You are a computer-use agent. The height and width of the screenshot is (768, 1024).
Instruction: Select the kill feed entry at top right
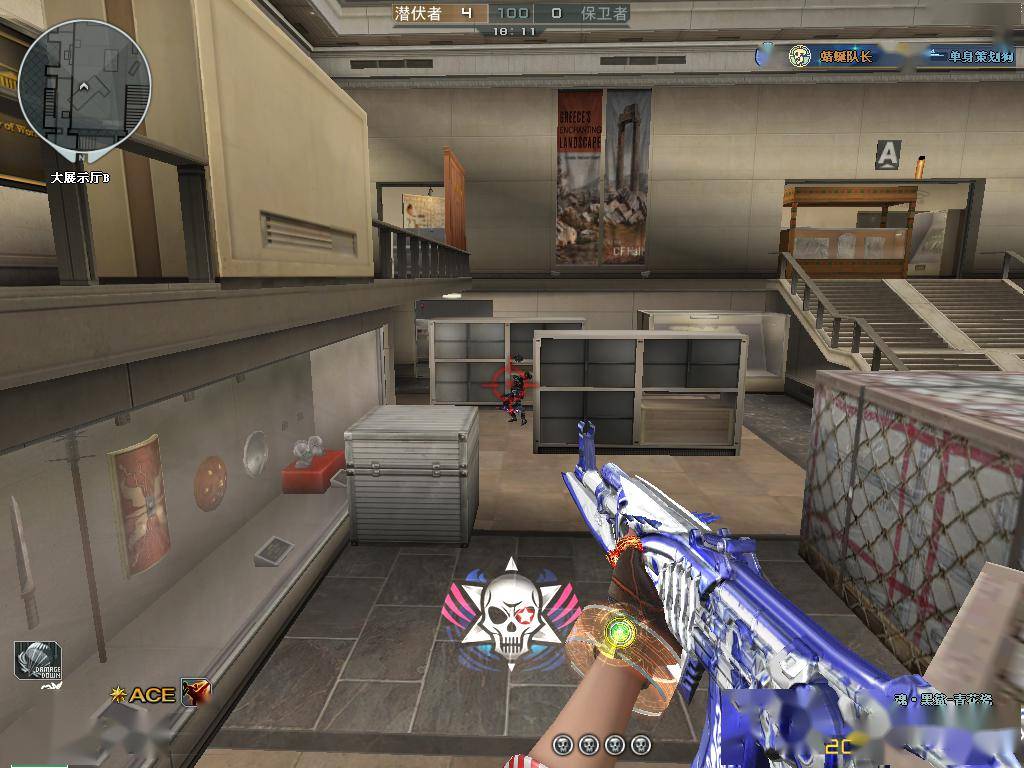pos(888,56)
